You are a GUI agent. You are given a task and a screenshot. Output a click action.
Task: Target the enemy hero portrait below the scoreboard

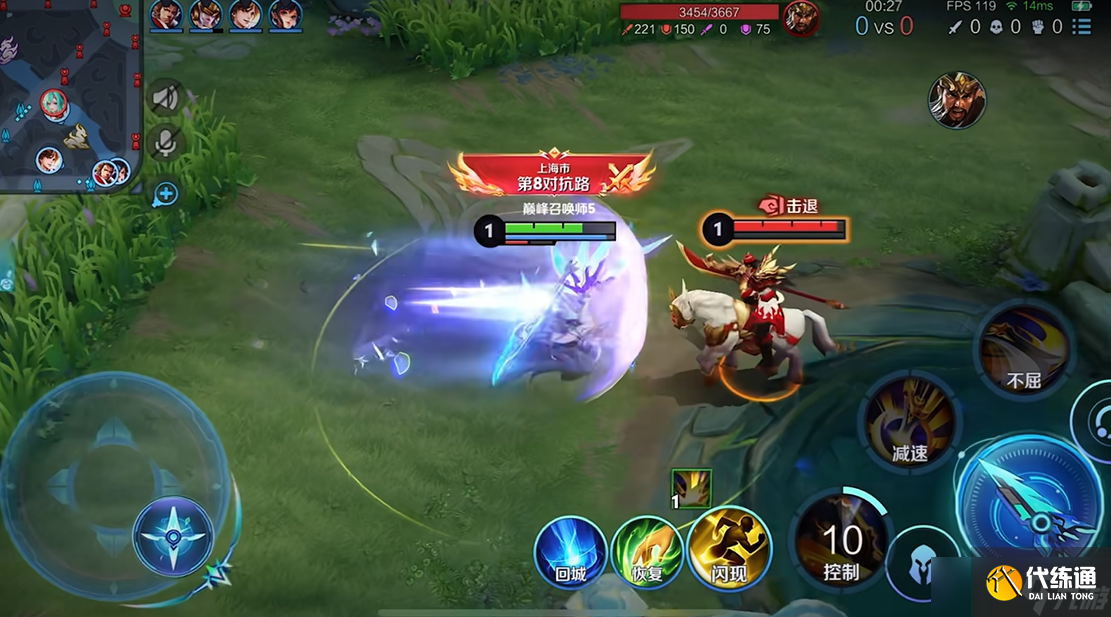(x=957, y=99)
